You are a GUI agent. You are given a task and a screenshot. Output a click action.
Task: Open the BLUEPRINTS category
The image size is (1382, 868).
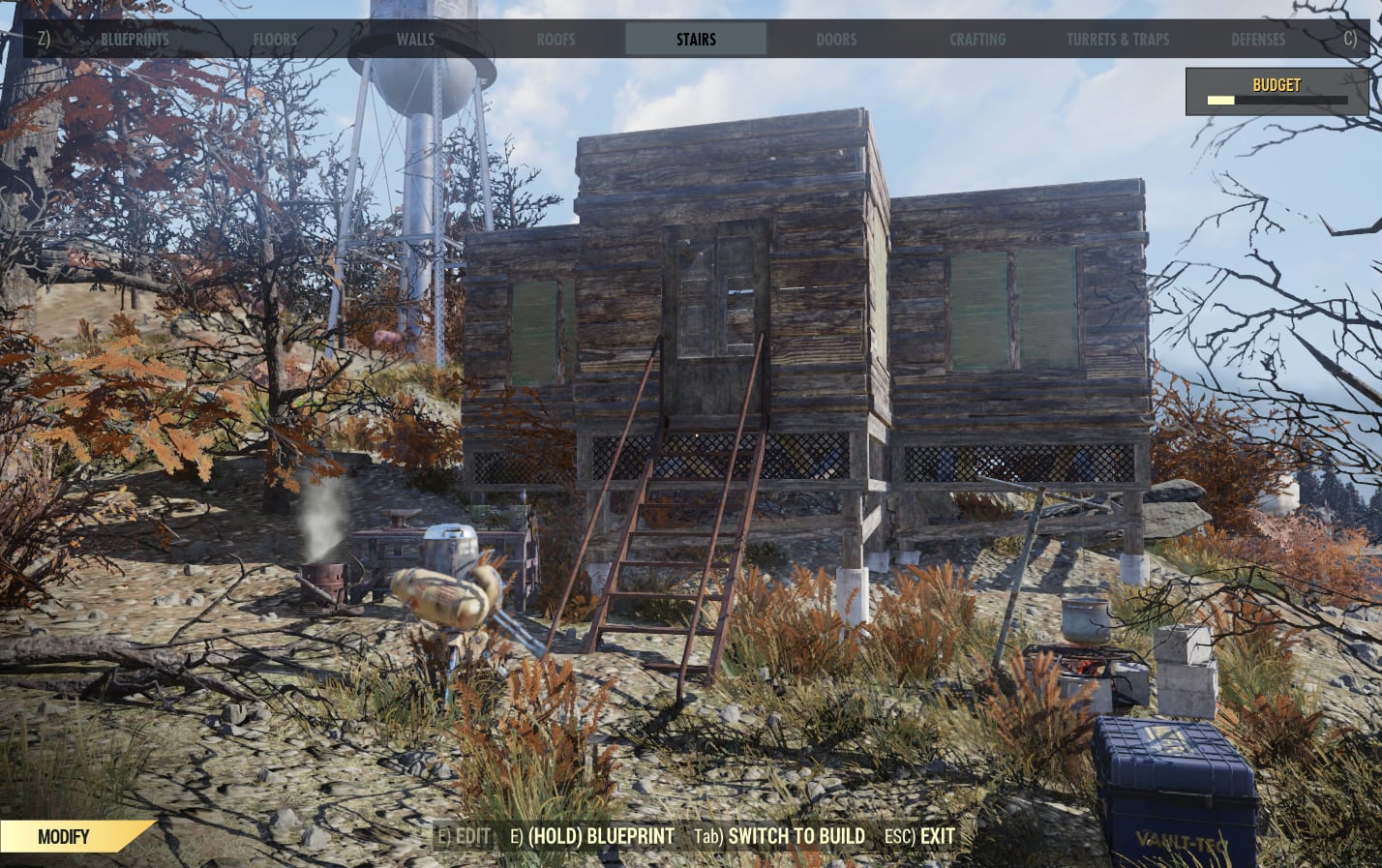(x=135, y=40)
